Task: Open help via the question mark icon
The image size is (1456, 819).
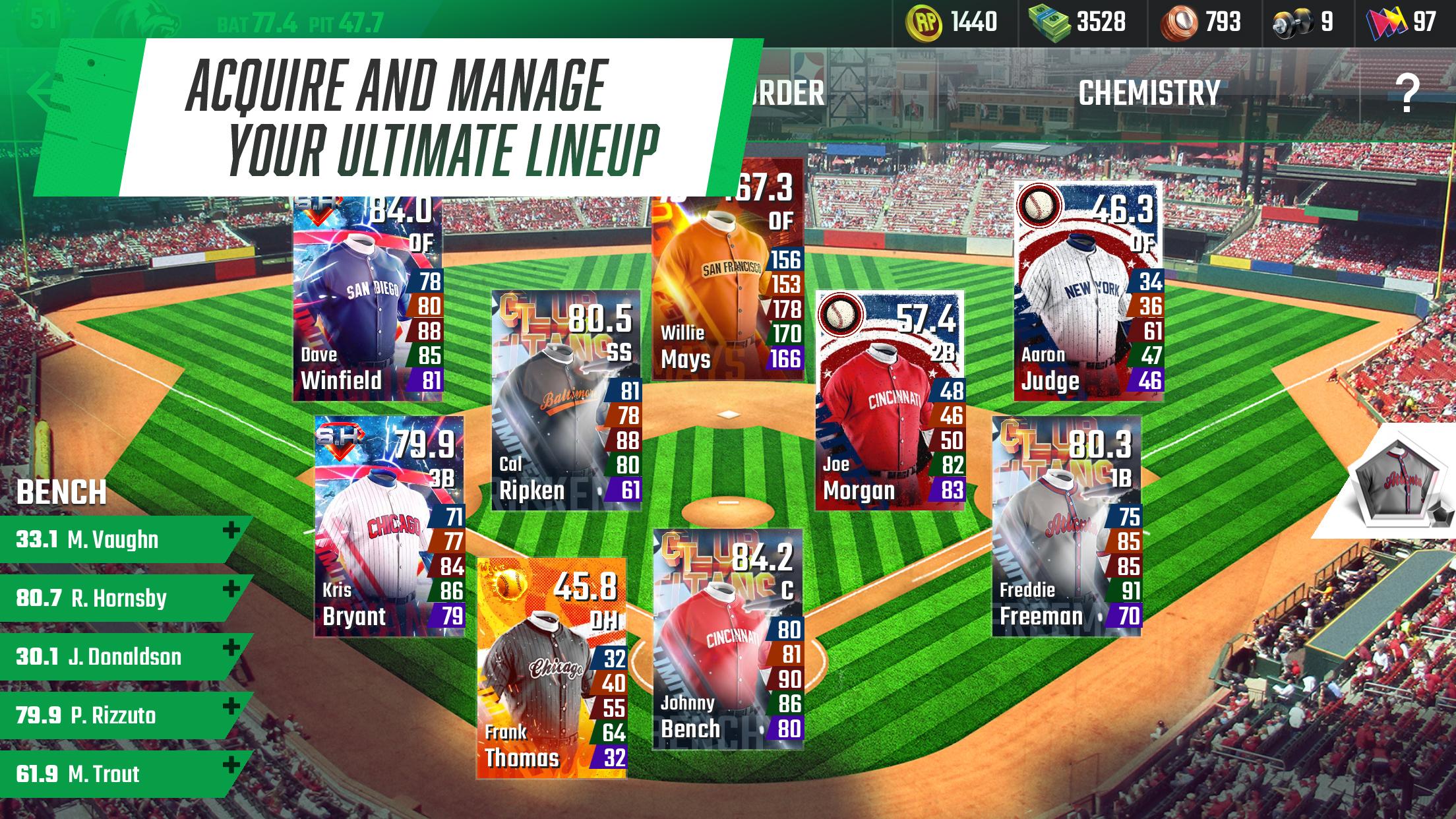Action: (1408, 92)
